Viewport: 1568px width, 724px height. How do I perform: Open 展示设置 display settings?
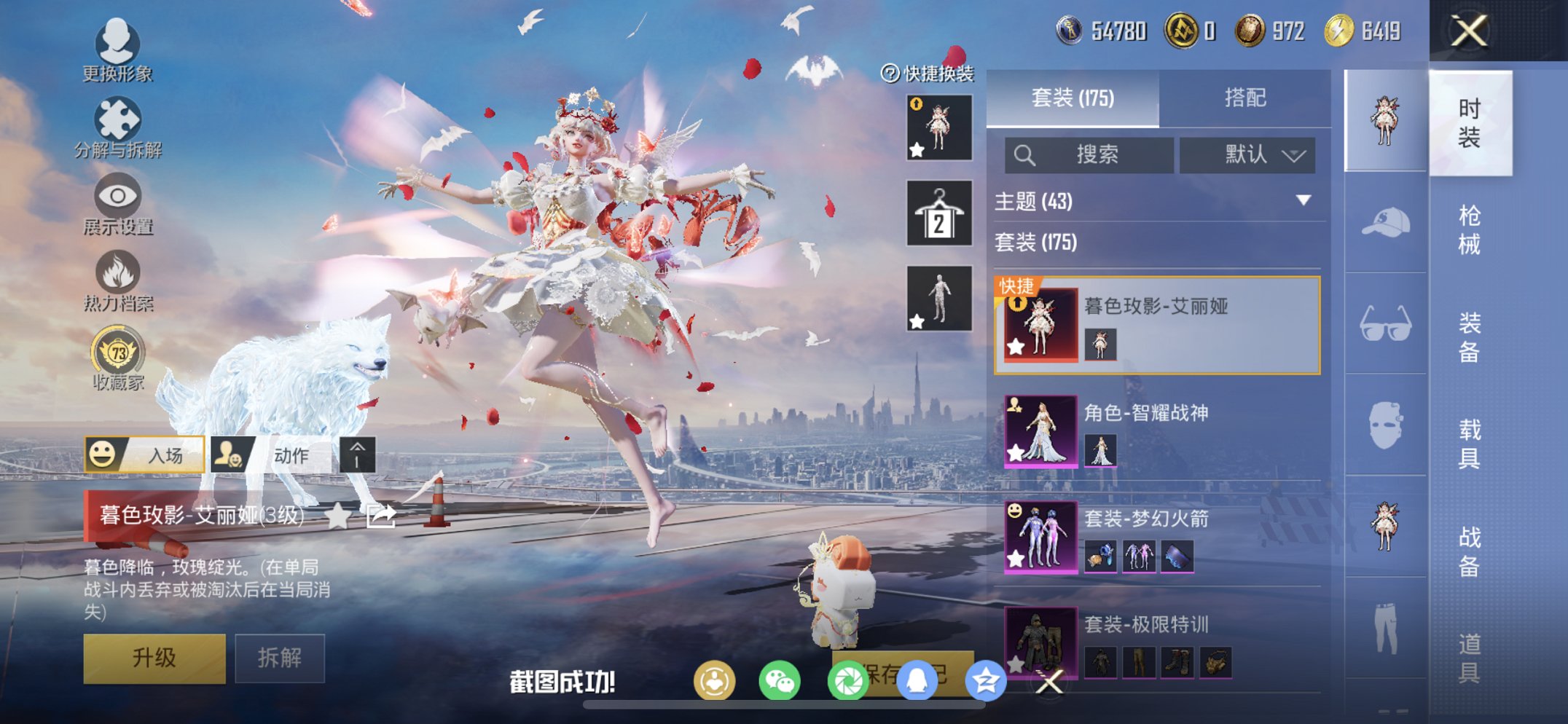(117, 204)
